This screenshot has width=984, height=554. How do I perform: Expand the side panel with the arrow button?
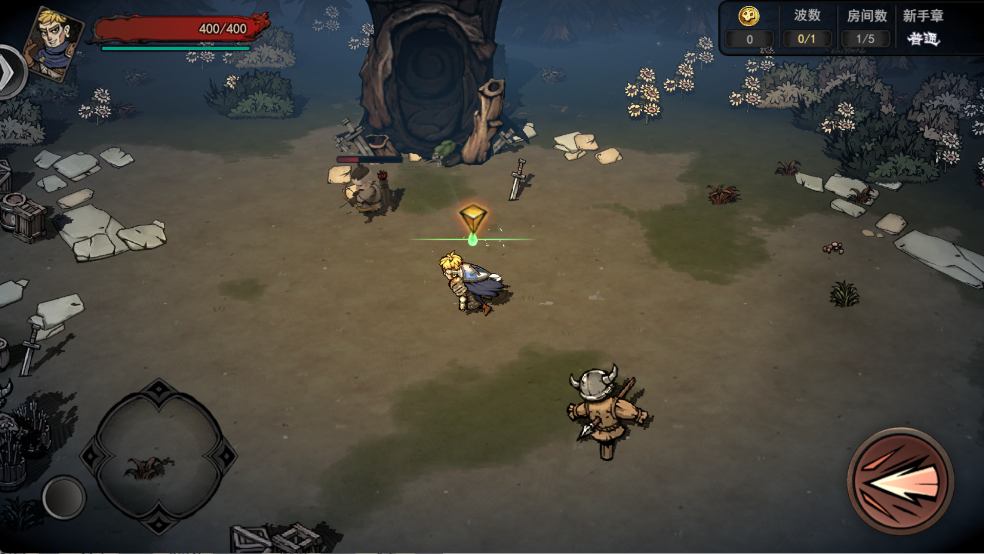pyautogui.click(x=10, y=70)
